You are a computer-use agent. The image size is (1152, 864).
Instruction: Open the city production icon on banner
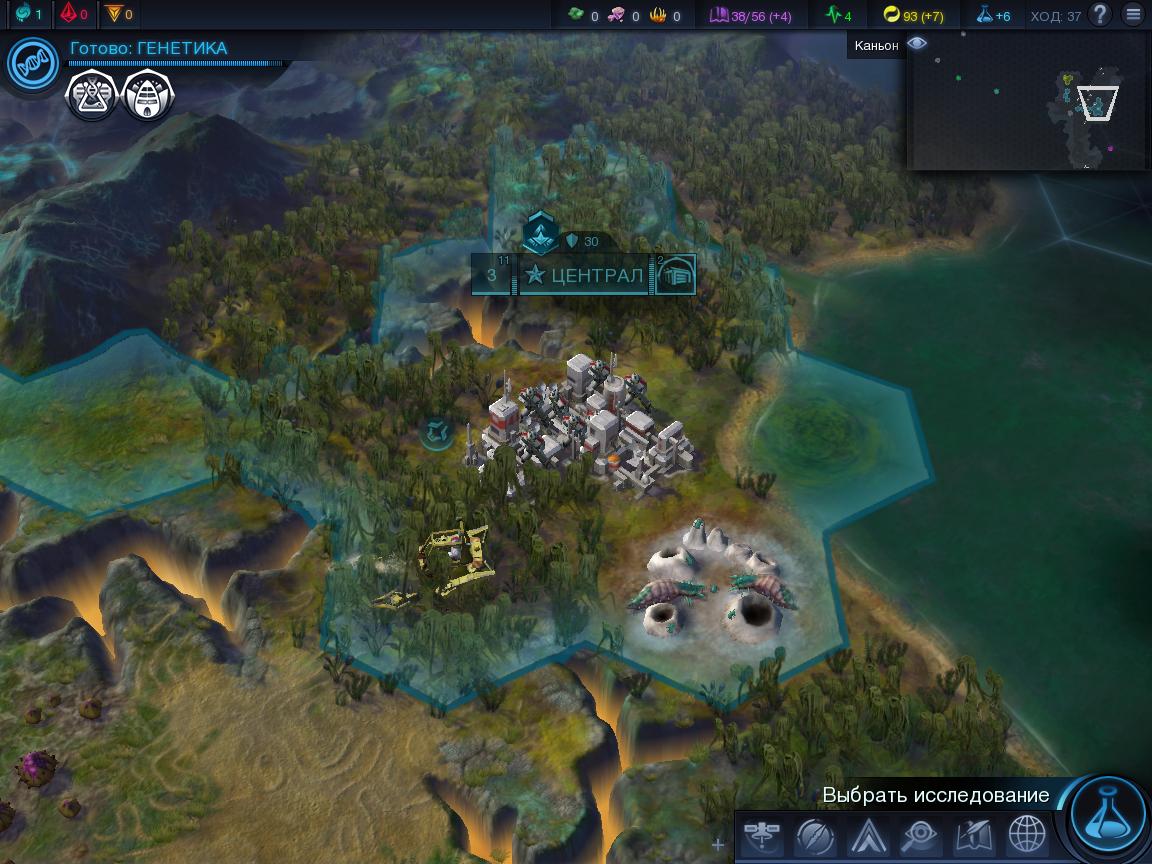click(x=676, y=275)
